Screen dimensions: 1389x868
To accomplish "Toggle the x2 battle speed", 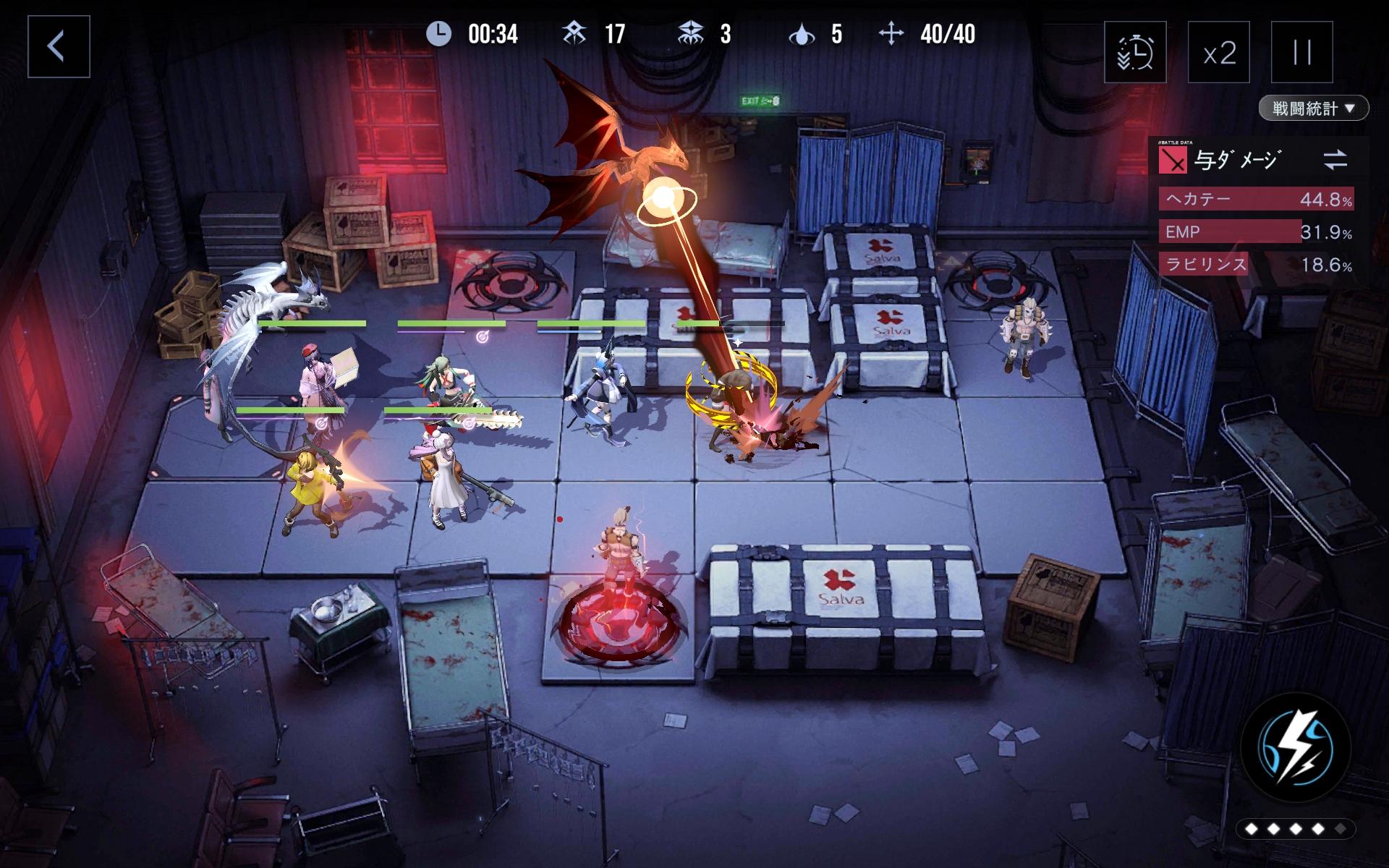I will pos(1219,52).
